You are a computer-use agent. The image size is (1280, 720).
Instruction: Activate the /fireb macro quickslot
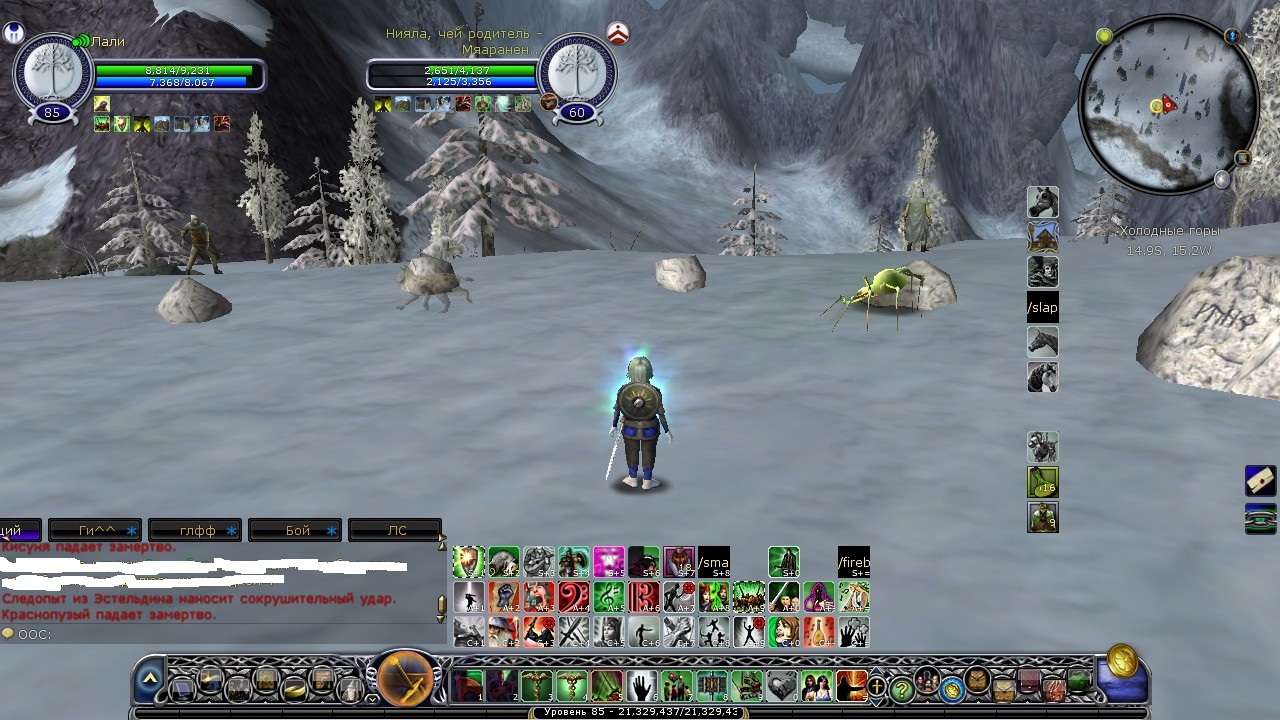[x=853, y=562]
